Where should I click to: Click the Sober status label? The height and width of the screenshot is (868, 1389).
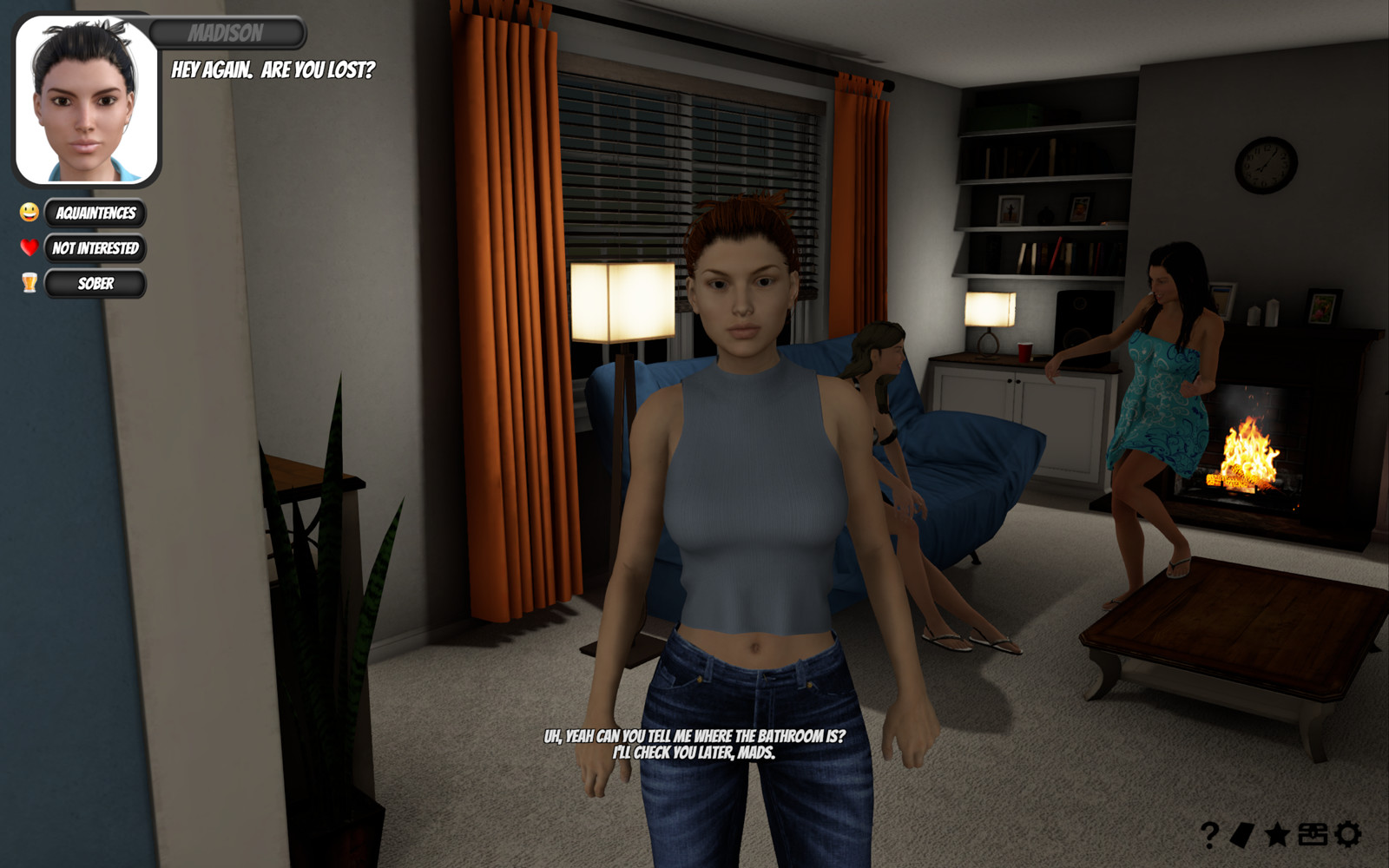tap(97, 284)
